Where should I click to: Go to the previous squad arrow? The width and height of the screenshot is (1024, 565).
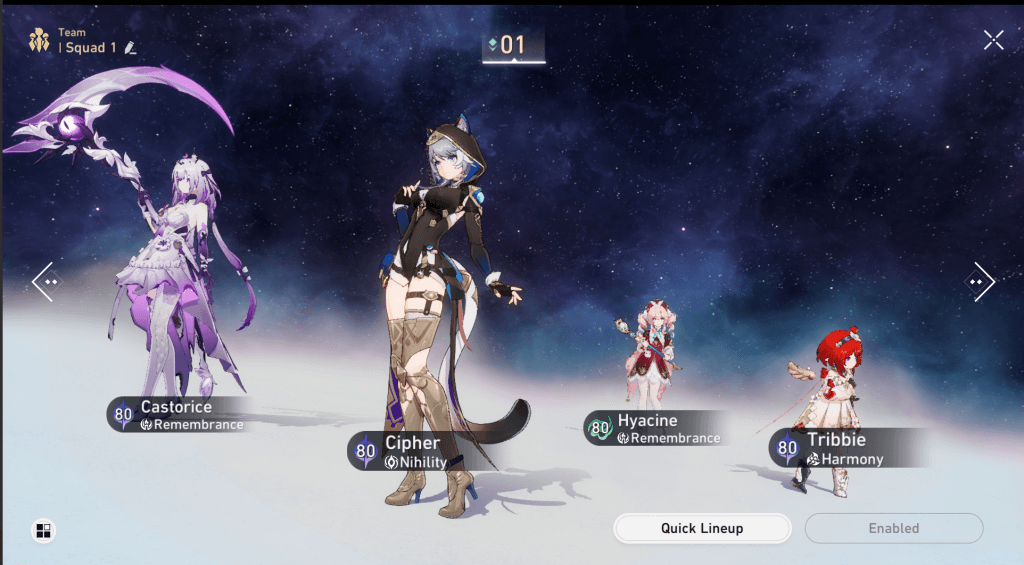pyautogui.click(x=45, y=282)
